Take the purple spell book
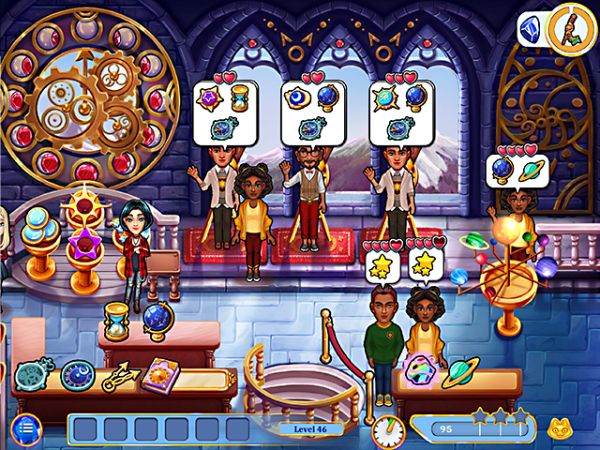Viewport: 600px width, 450px height. point(161,377)
